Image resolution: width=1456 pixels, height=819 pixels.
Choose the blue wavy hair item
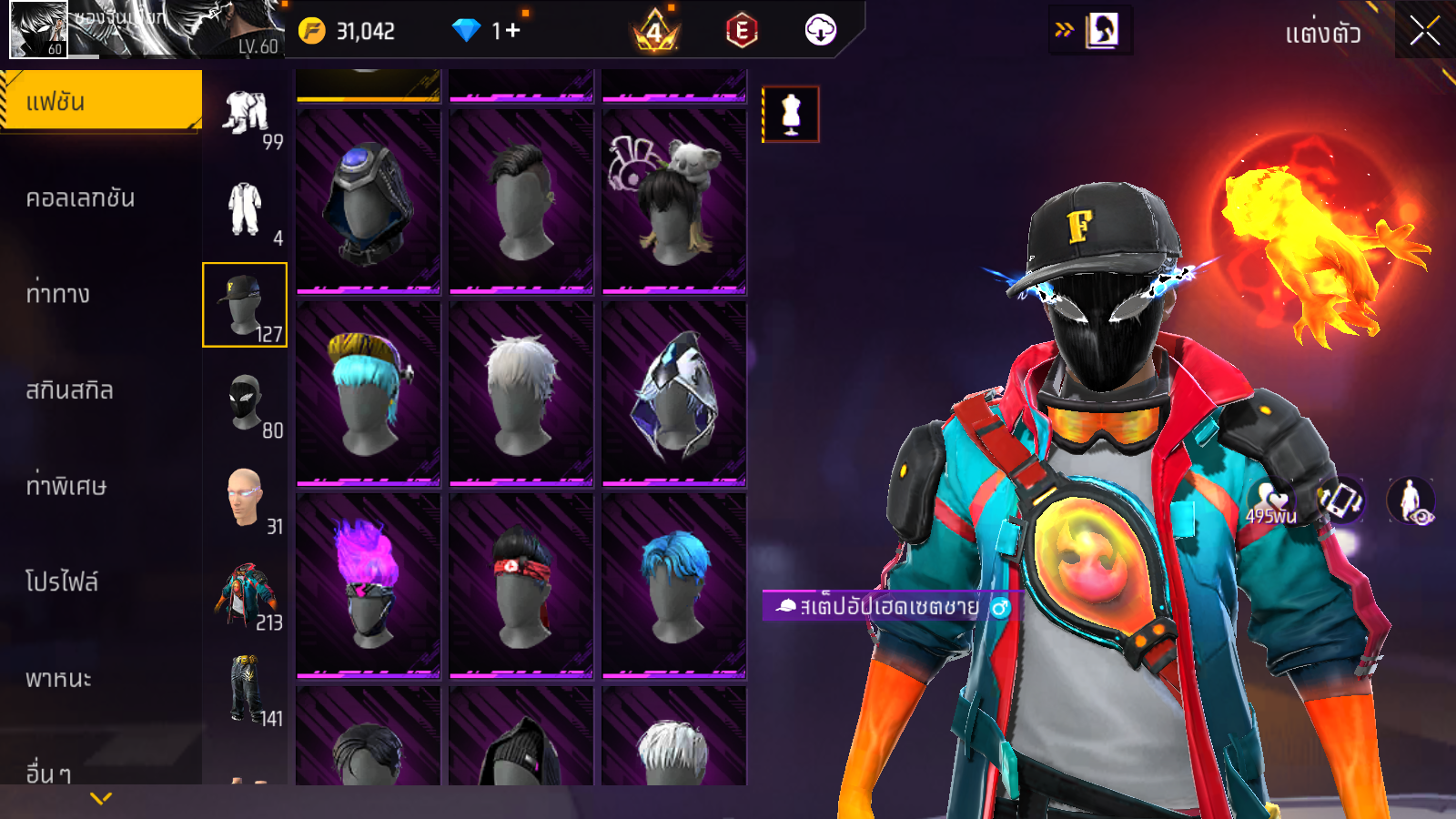pos(674,584)
